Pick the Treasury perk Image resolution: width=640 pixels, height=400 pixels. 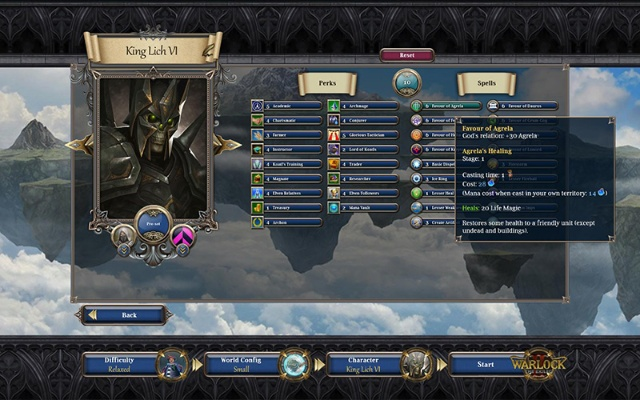[x=292, y=207]
